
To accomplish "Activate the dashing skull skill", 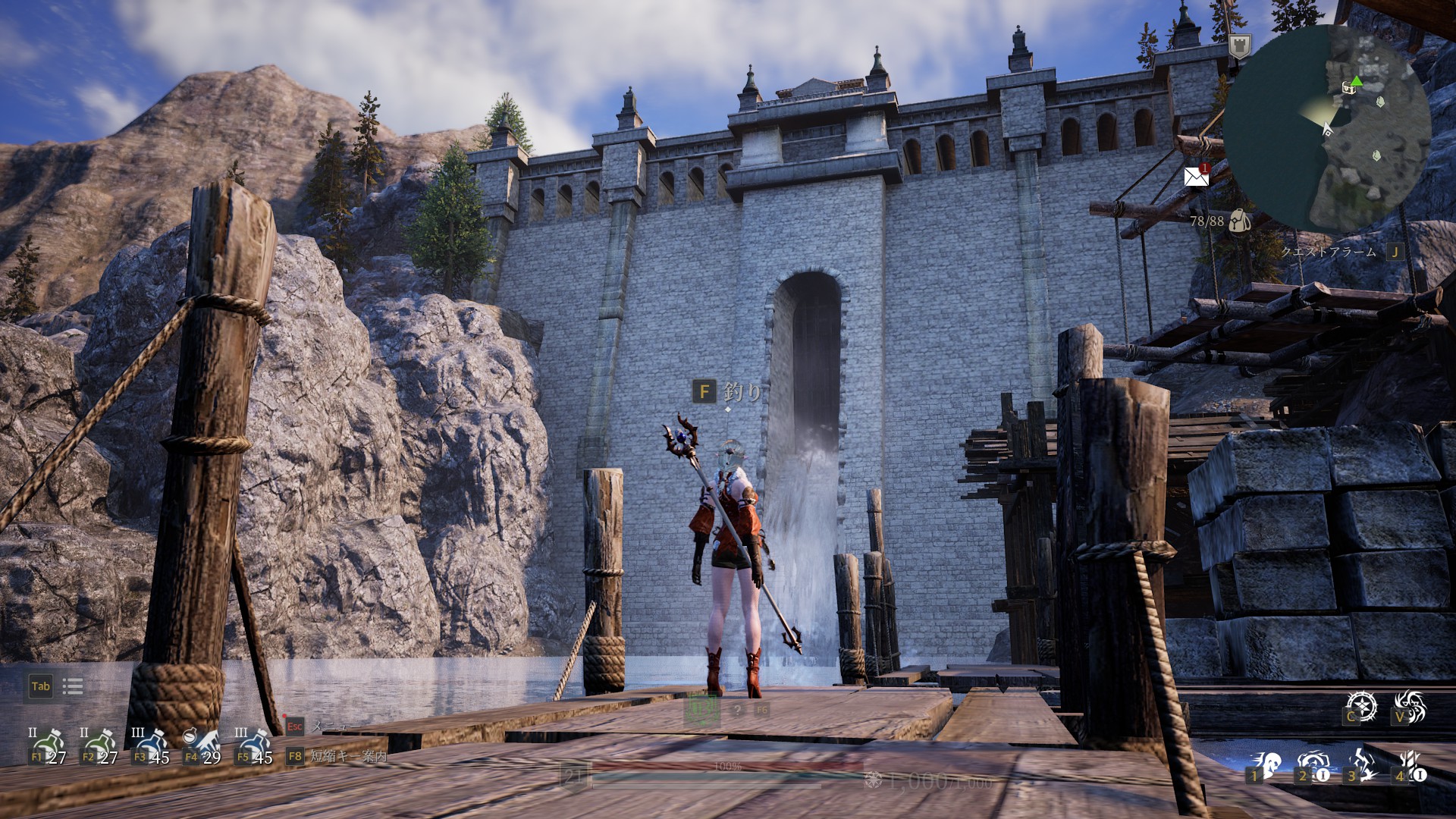I will pos(1265,766).
